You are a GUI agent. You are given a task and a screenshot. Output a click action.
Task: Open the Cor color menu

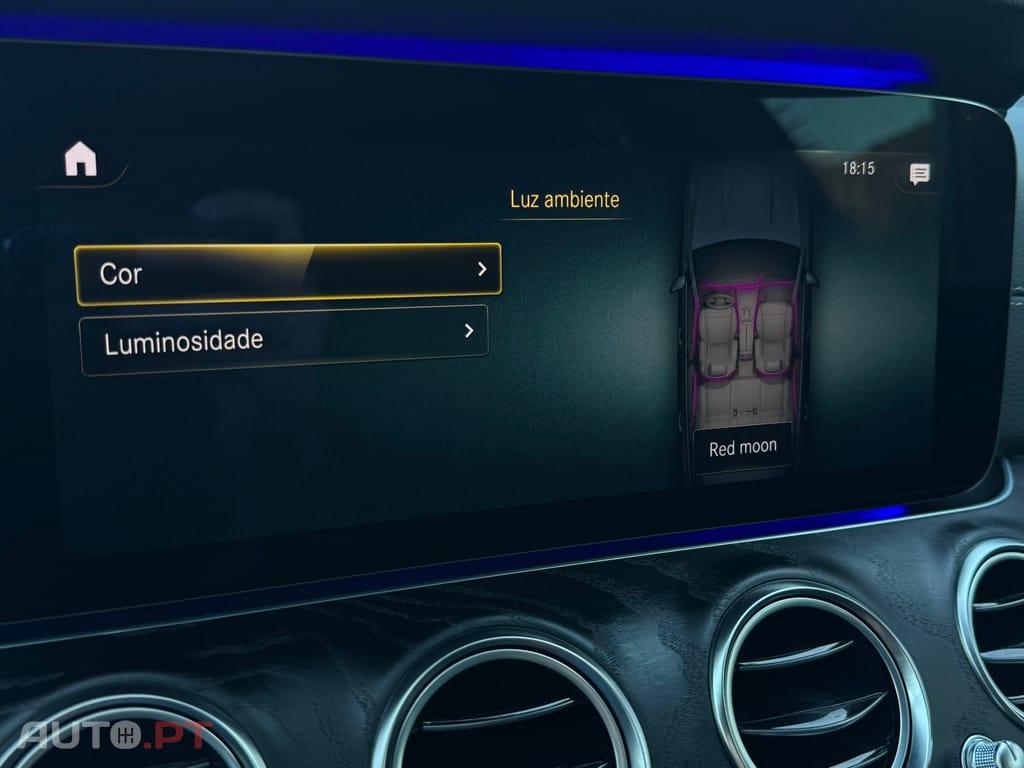(x=288, y=273)
